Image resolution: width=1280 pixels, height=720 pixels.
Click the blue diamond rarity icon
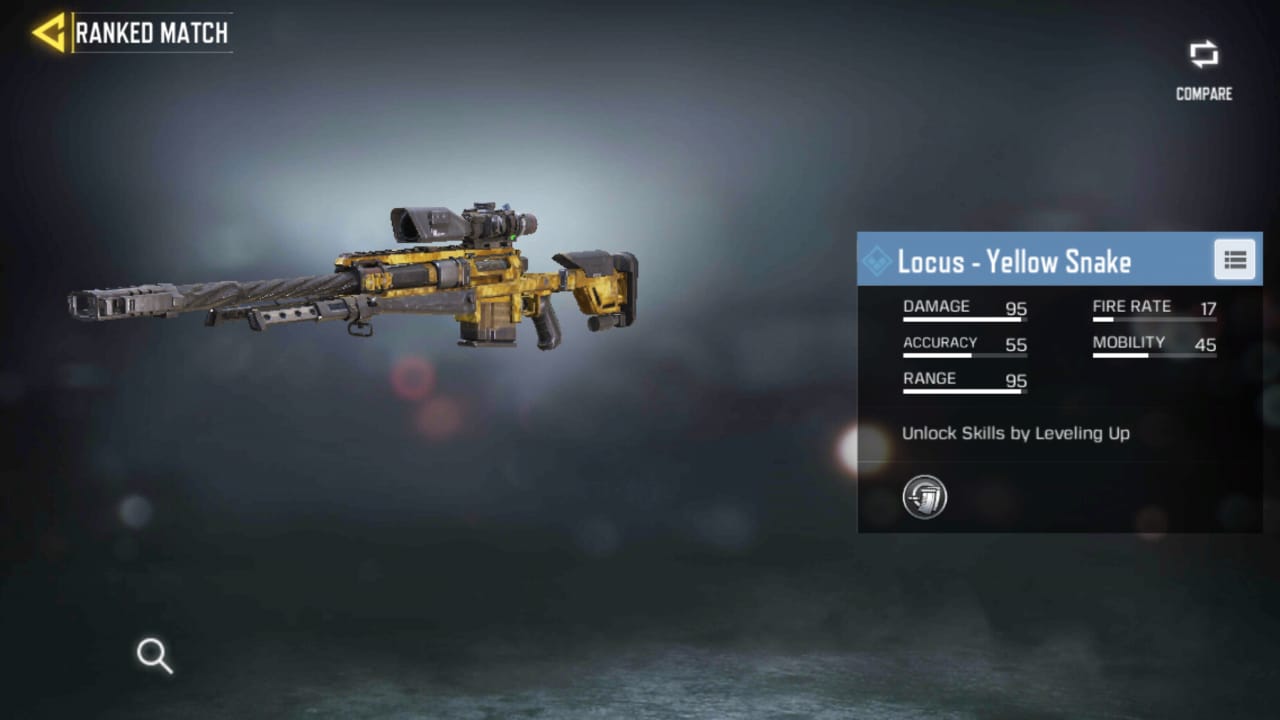tap(879, 259)
